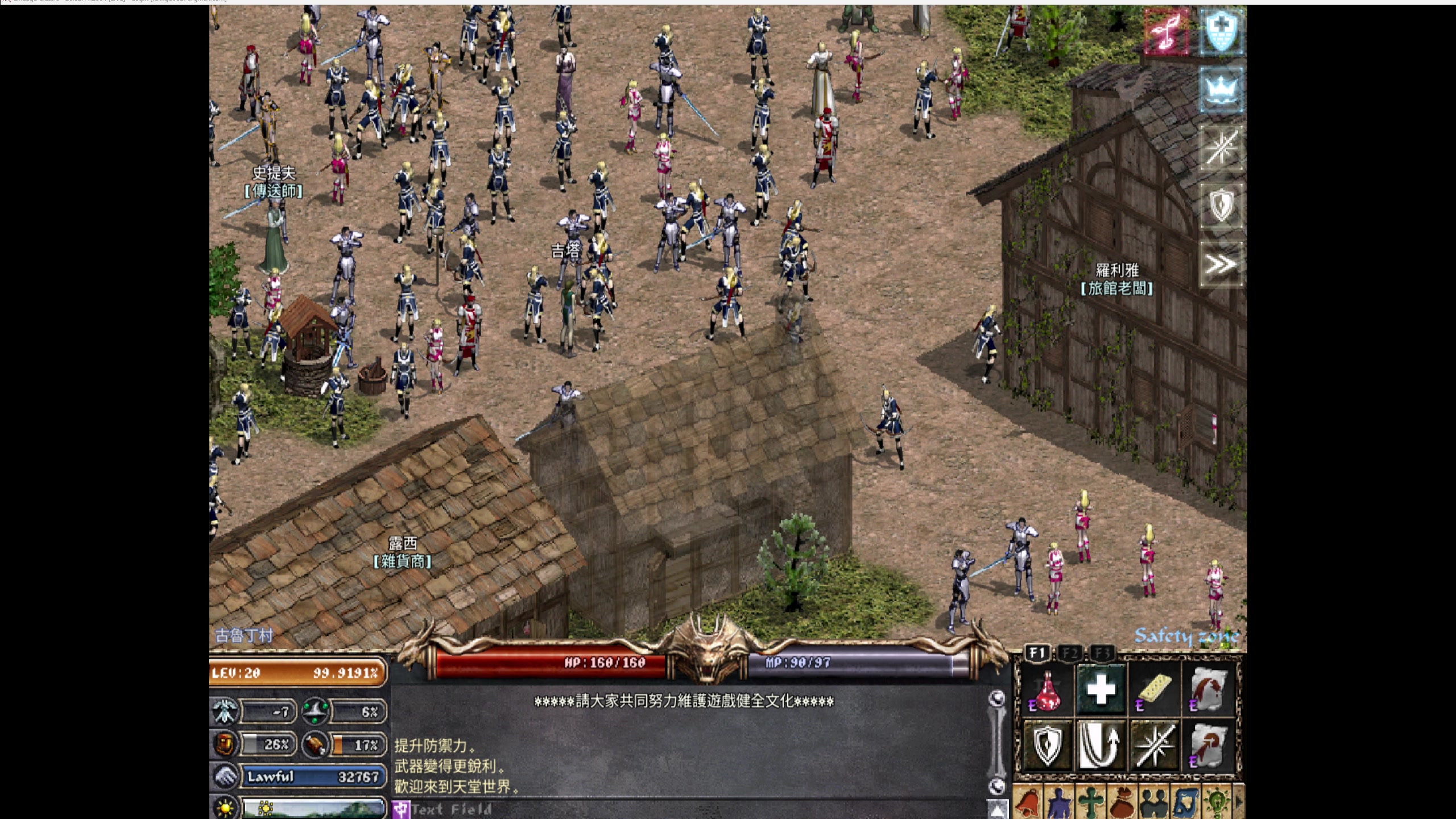The width and height of the screenshot is (1456, 819).
Task: Click the blue crown buff icon
Action: (x=1221, y=90)
